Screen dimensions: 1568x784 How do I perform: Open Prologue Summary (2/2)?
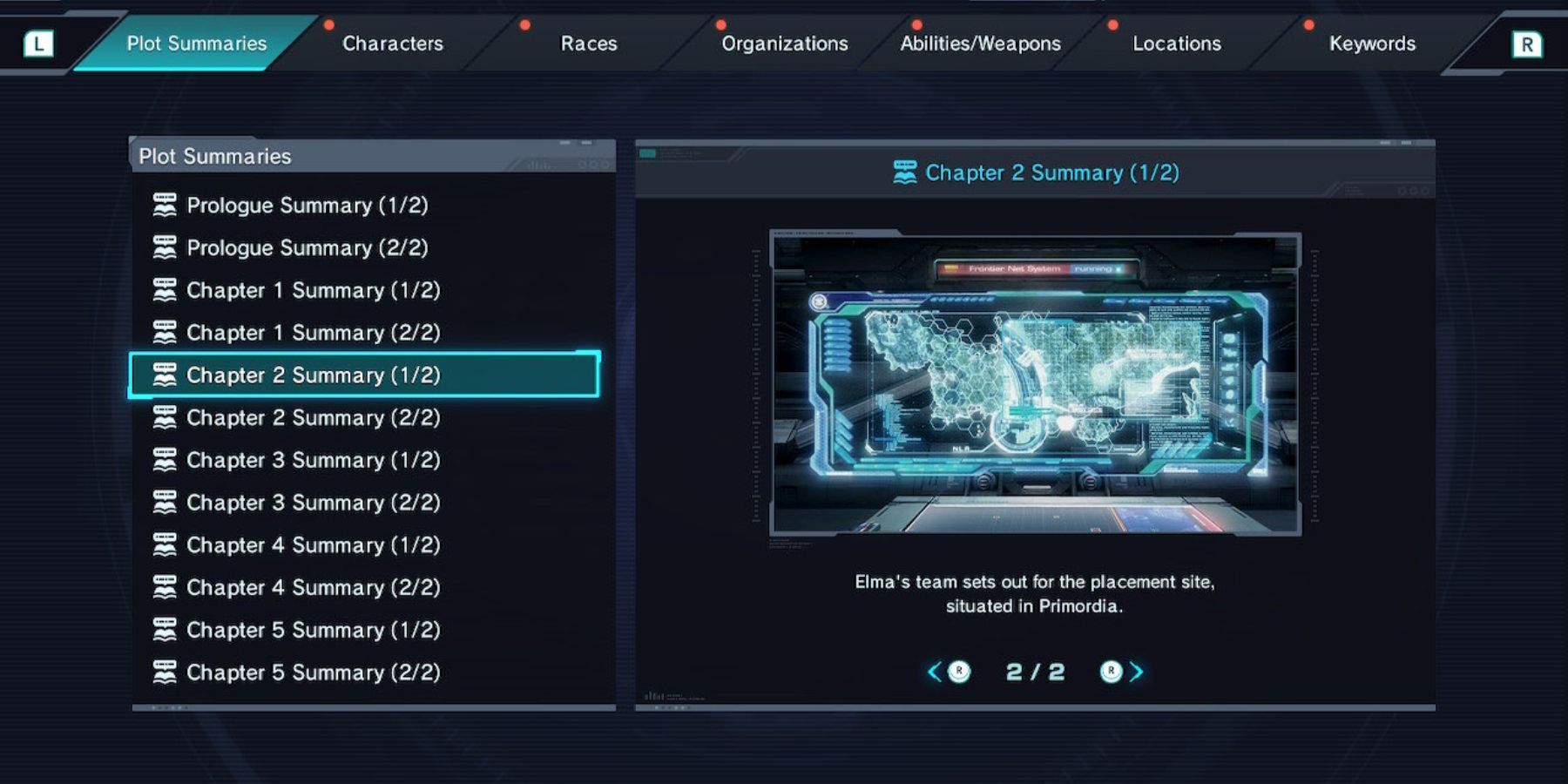[307, 248]
